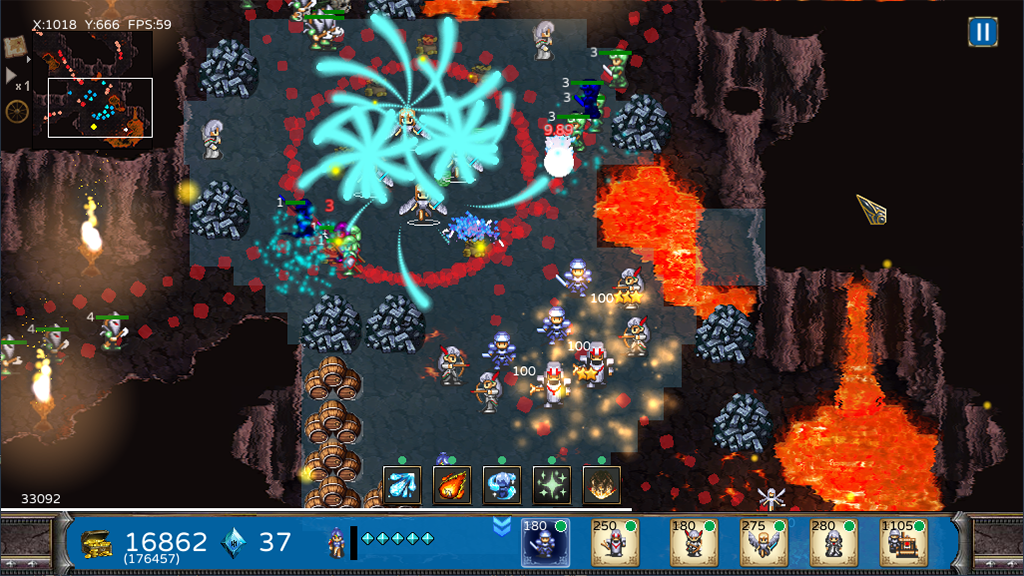Select the 180-cost armored knight unit card
The width and height of the screenshot is (1024, 576).
pos(545,543)
